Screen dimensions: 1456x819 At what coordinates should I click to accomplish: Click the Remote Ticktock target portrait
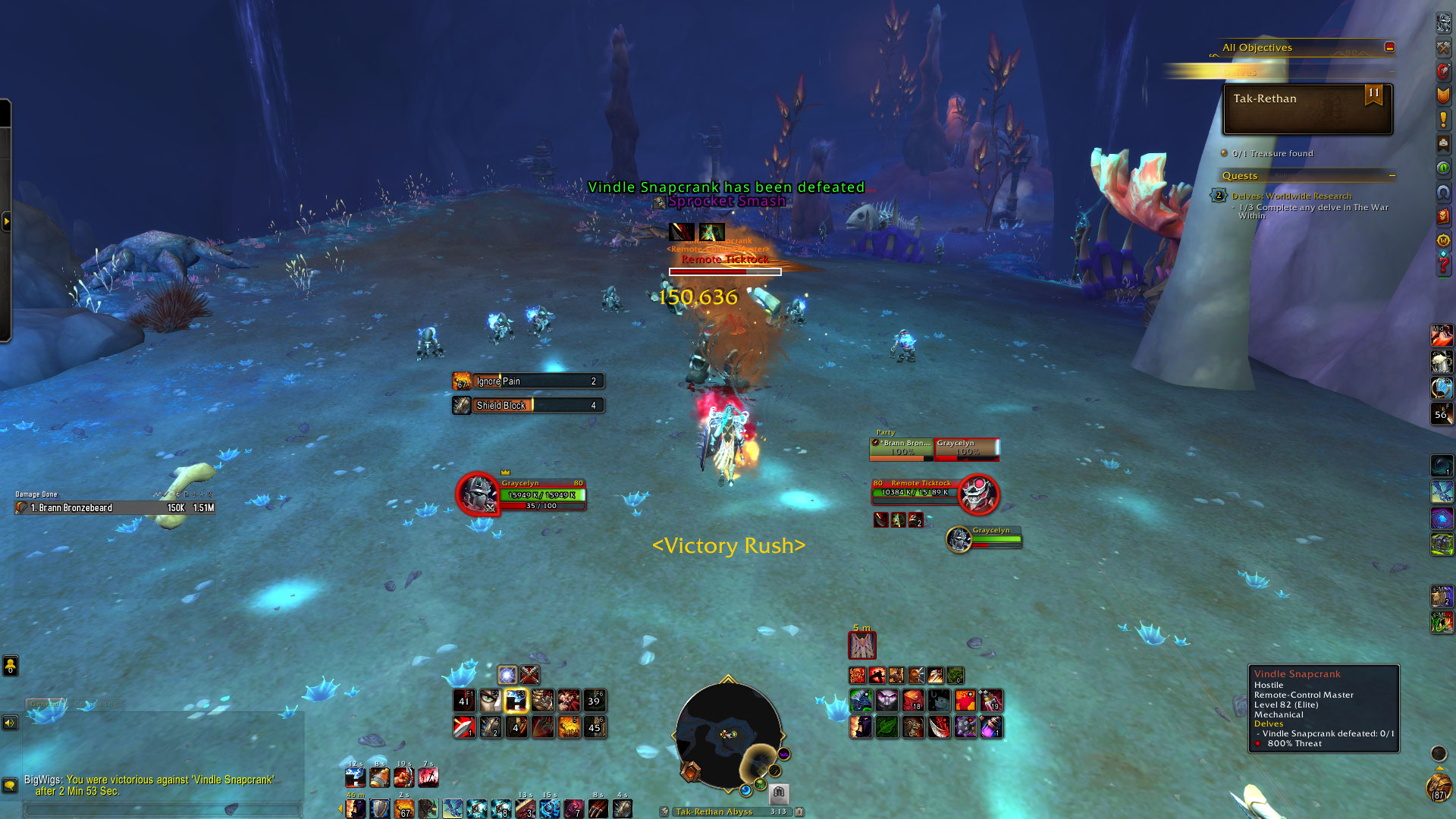coord(977,494)
